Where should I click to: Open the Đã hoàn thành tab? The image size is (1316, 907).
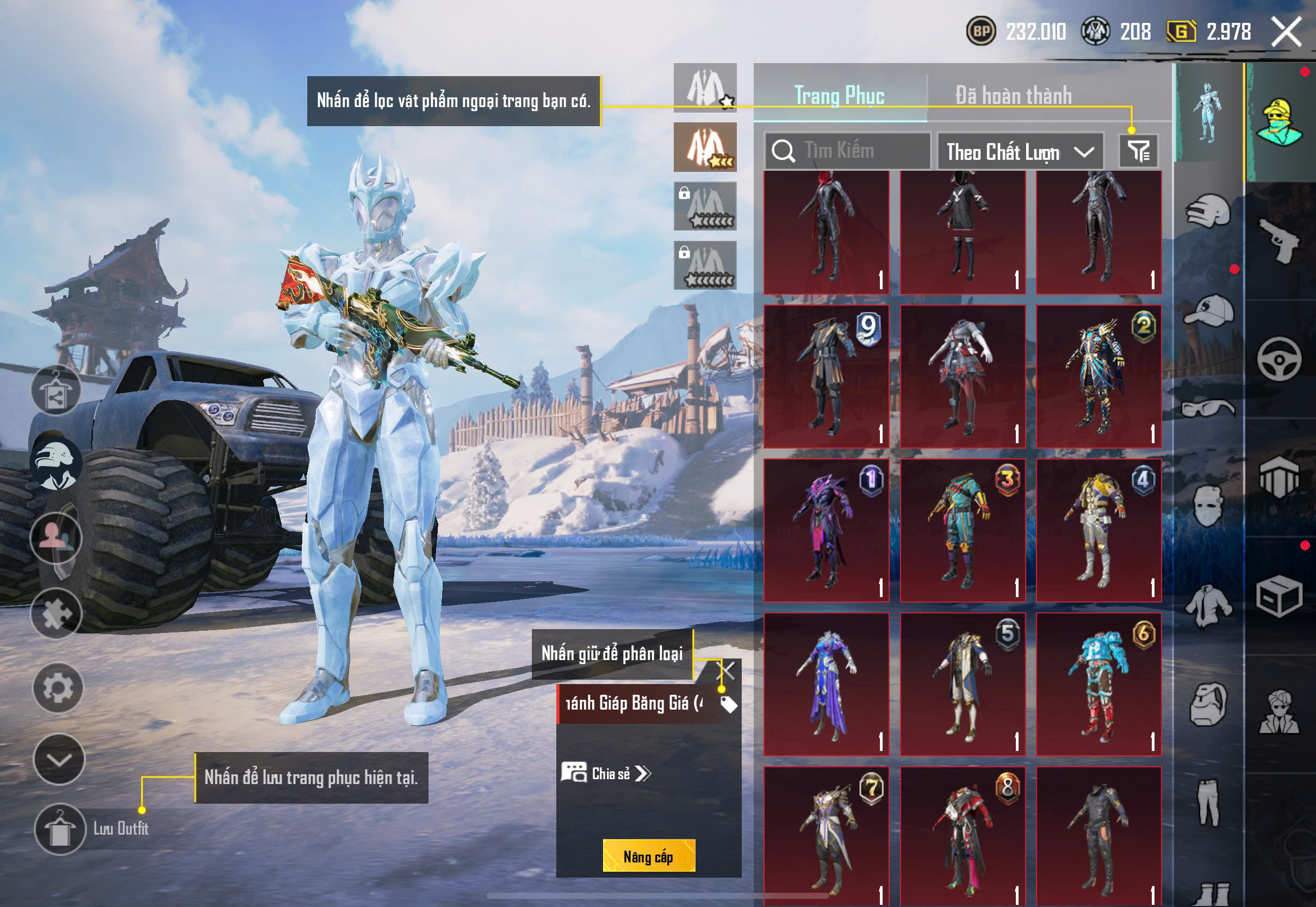coord(1013,95)
